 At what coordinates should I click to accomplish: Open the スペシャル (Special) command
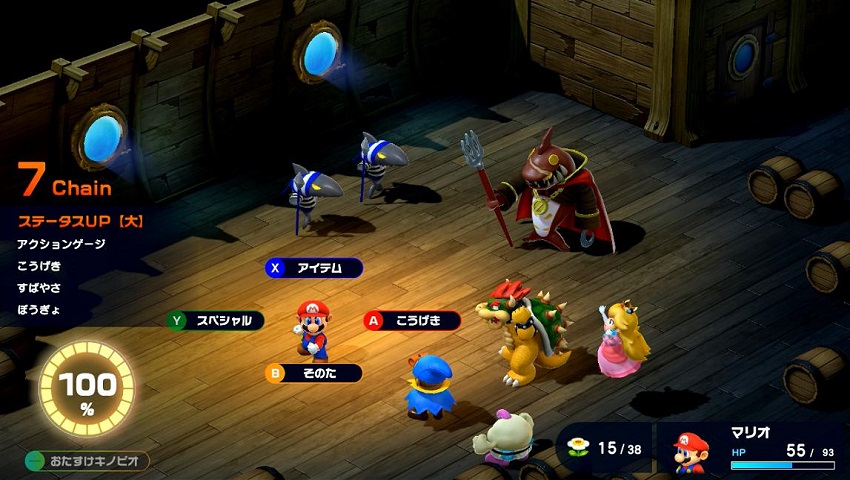(x=216, y=321)
